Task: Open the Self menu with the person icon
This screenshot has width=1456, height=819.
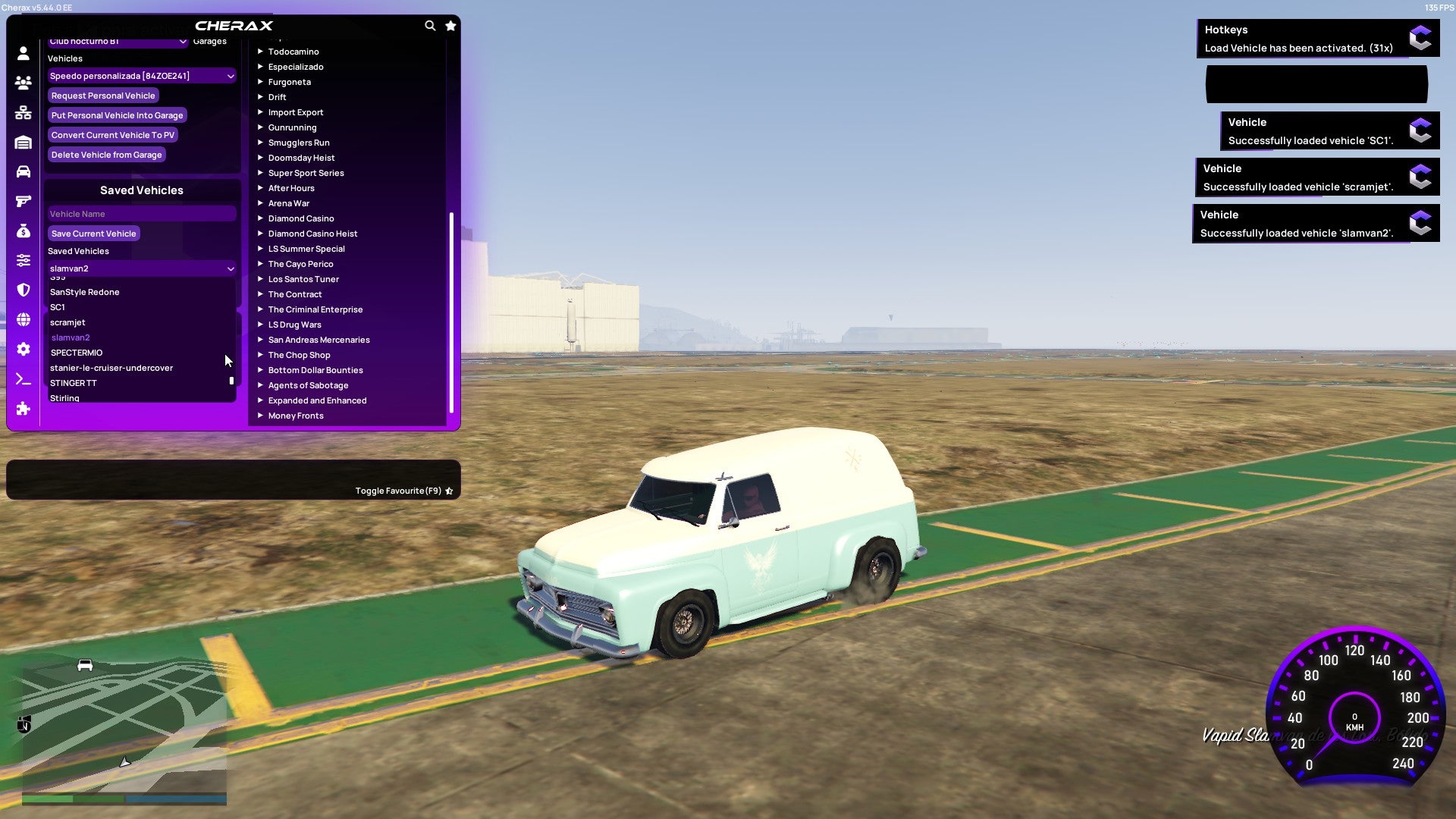Action: tap(23, 52)
